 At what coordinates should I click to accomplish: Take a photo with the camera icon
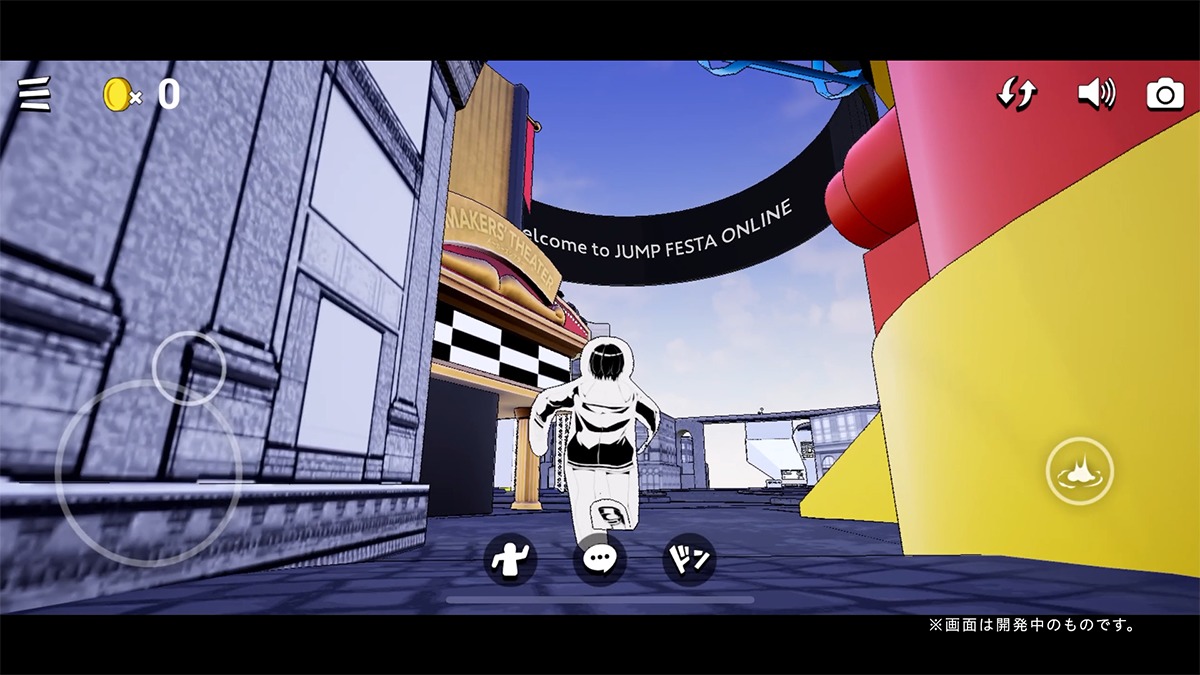(x=1165, y=94)
